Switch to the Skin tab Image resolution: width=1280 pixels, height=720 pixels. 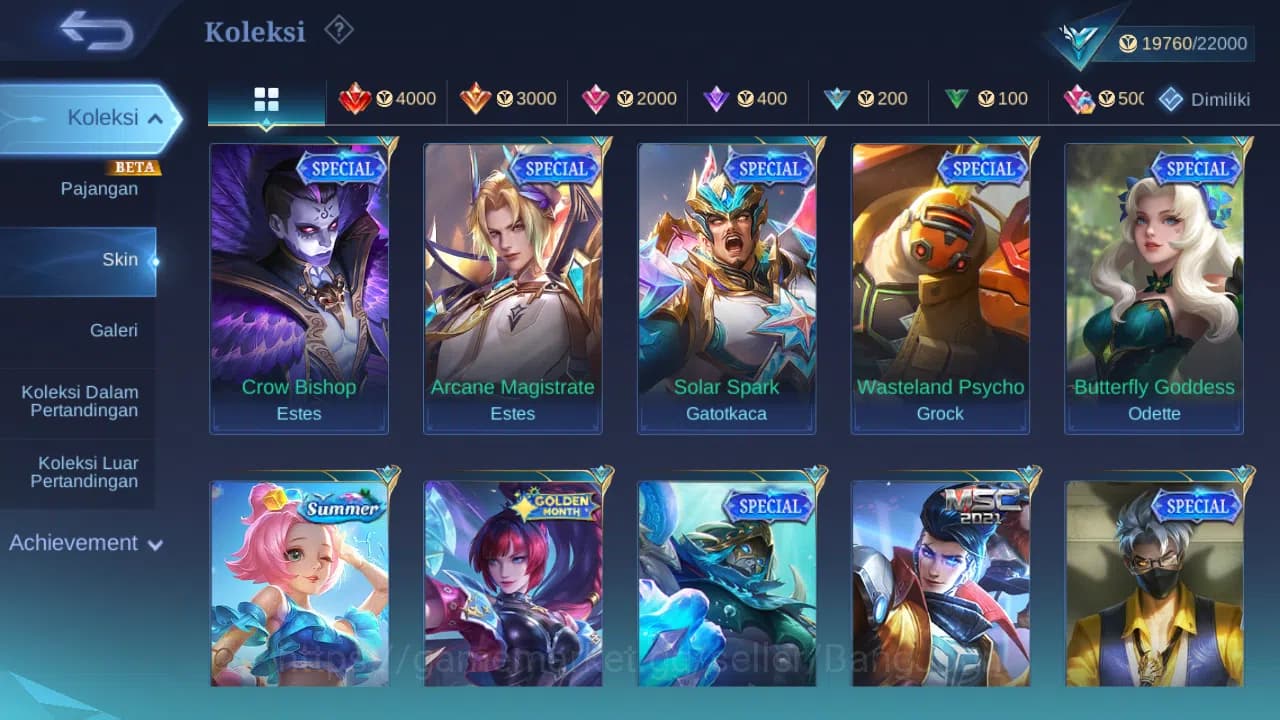120,259
